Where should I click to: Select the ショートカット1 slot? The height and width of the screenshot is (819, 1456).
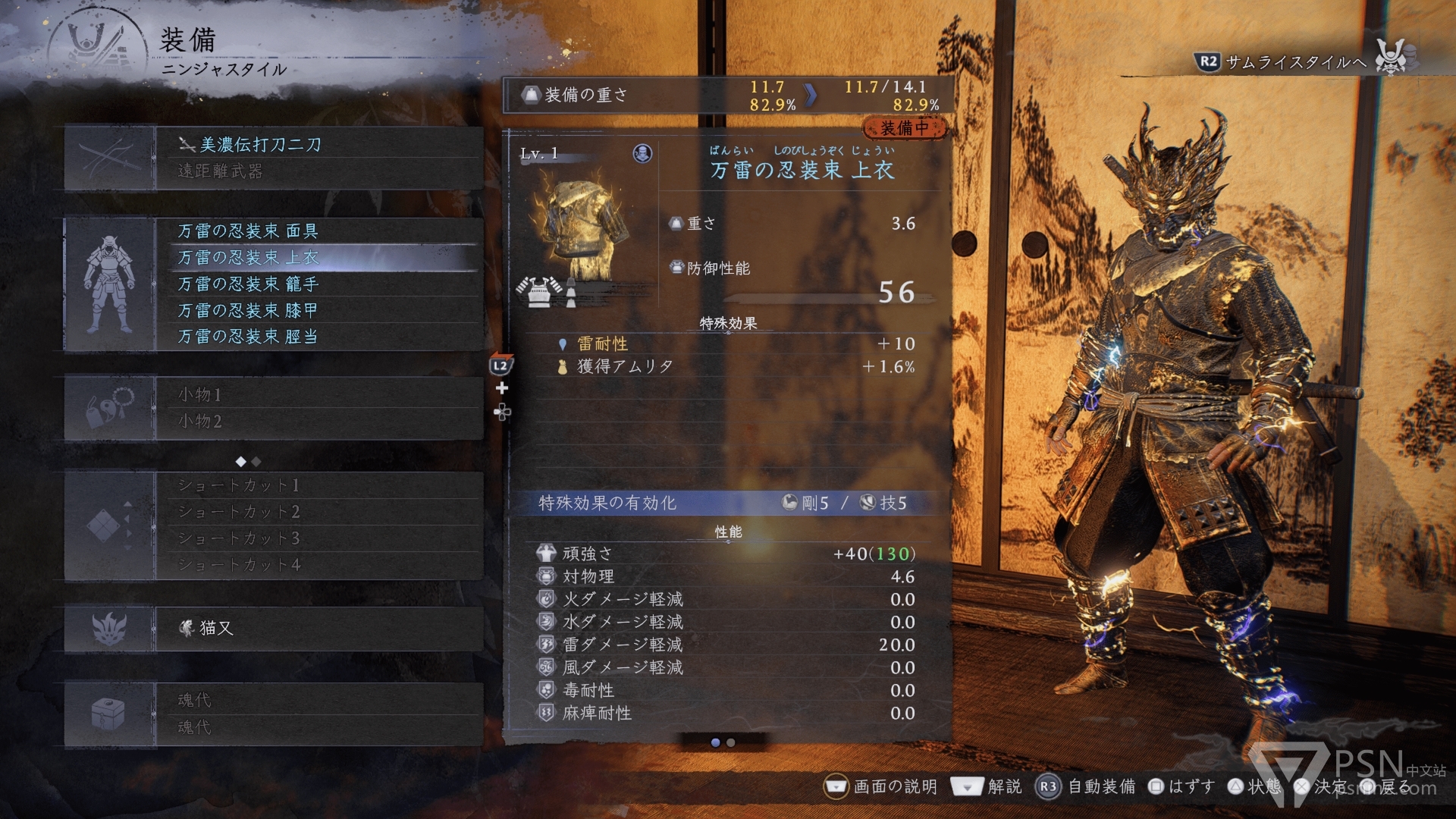pyautogui.click(x=318, y=485)
